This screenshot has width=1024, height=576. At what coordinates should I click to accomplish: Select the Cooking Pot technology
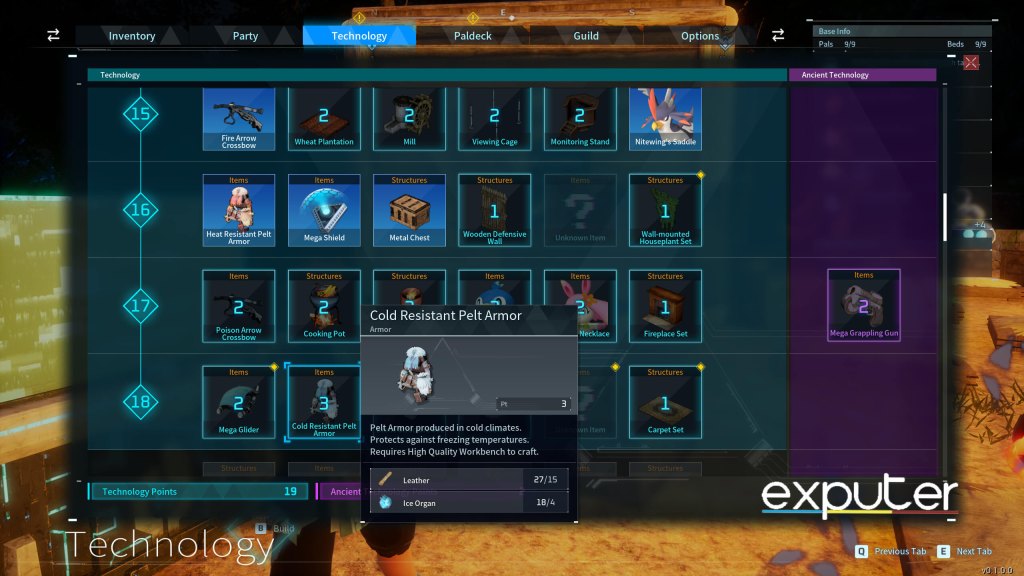pos(324,306)
